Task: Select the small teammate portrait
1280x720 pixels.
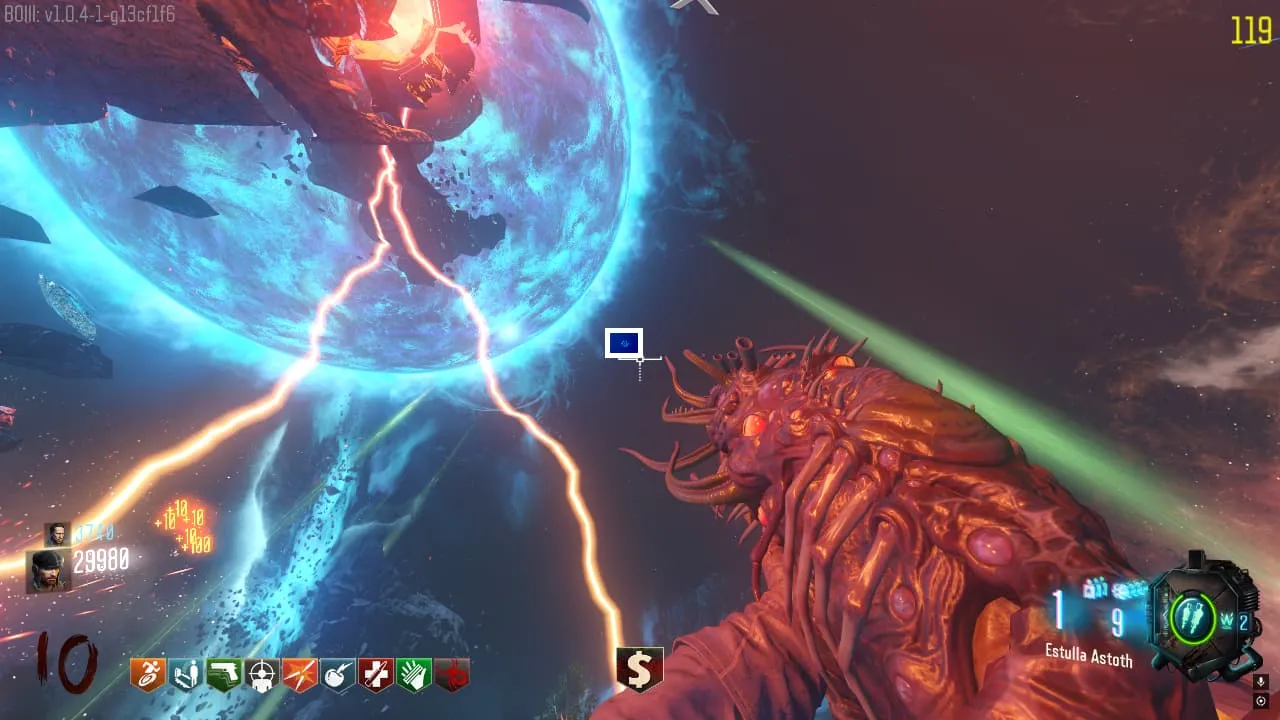Action: coord(57,534)
